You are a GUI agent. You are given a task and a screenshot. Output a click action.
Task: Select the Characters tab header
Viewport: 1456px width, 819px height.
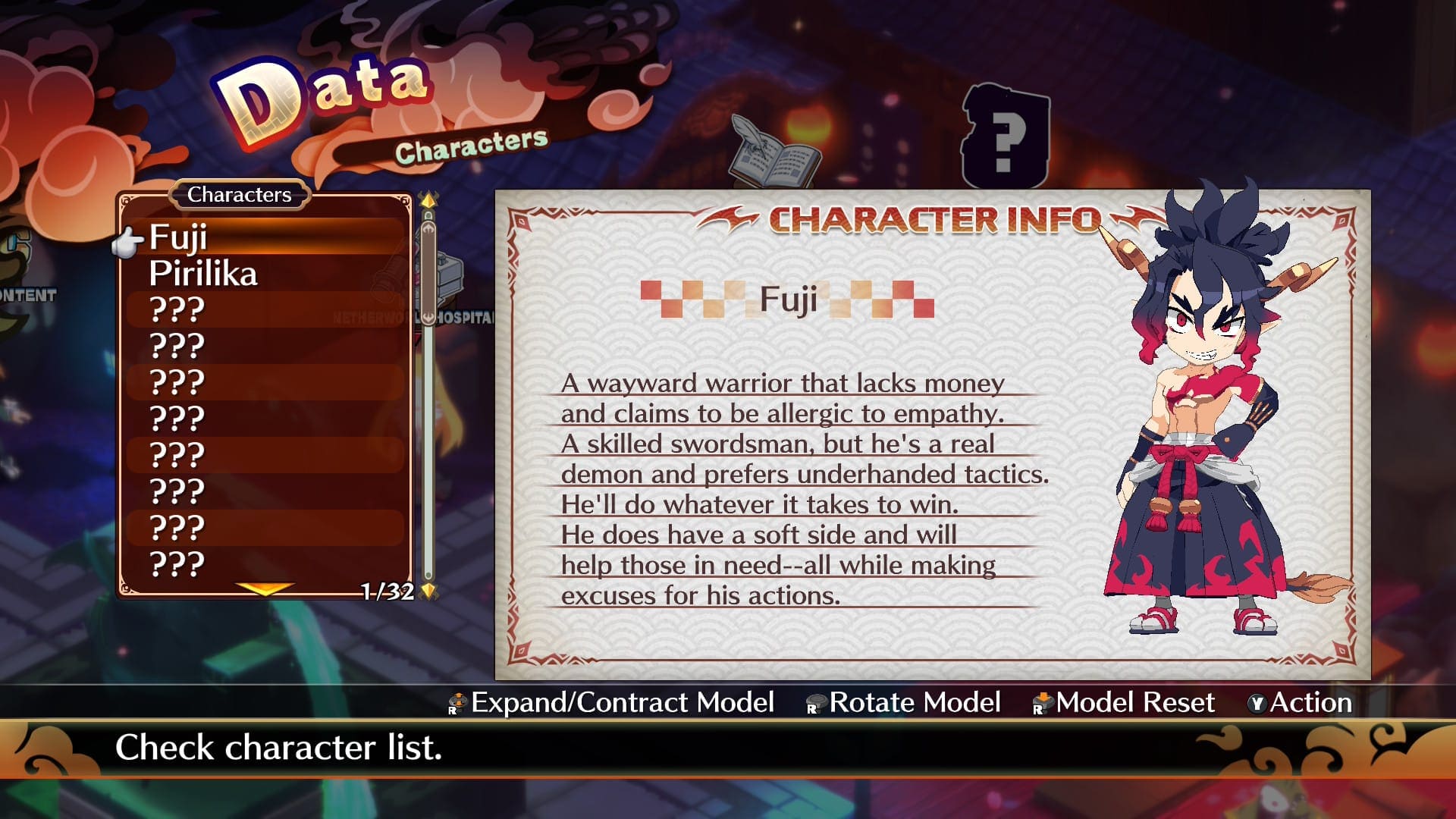[240, 194]
